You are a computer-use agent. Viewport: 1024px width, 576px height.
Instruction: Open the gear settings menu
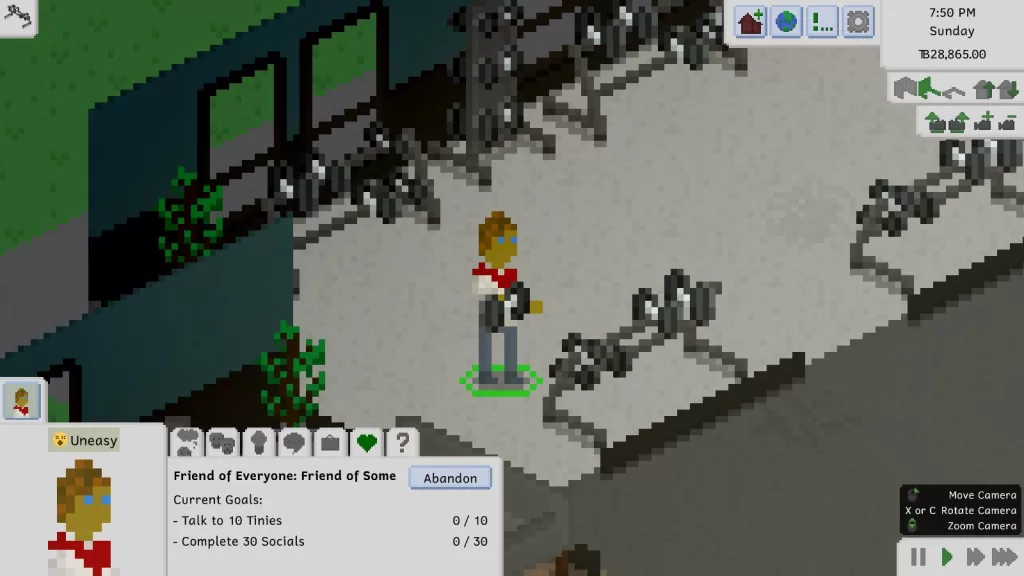[858, 21]
